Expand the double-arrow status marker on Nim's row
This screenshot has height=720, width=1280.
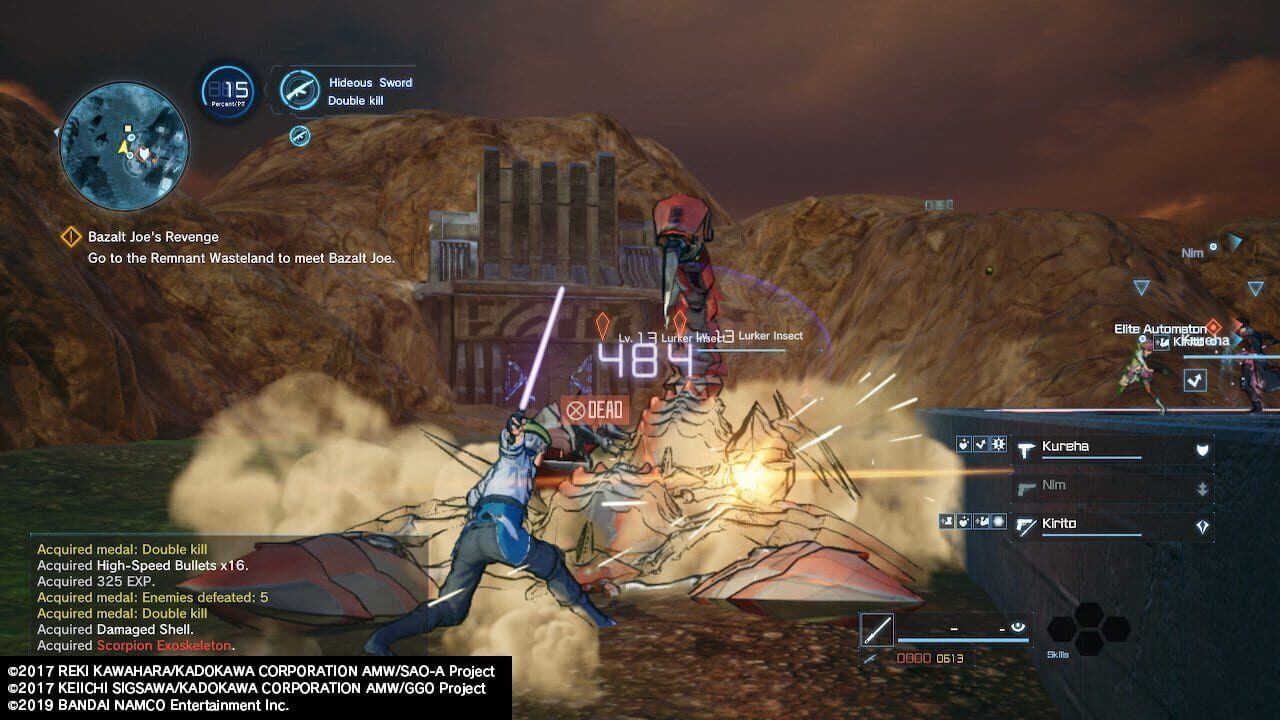click(x=1202, y=487)
